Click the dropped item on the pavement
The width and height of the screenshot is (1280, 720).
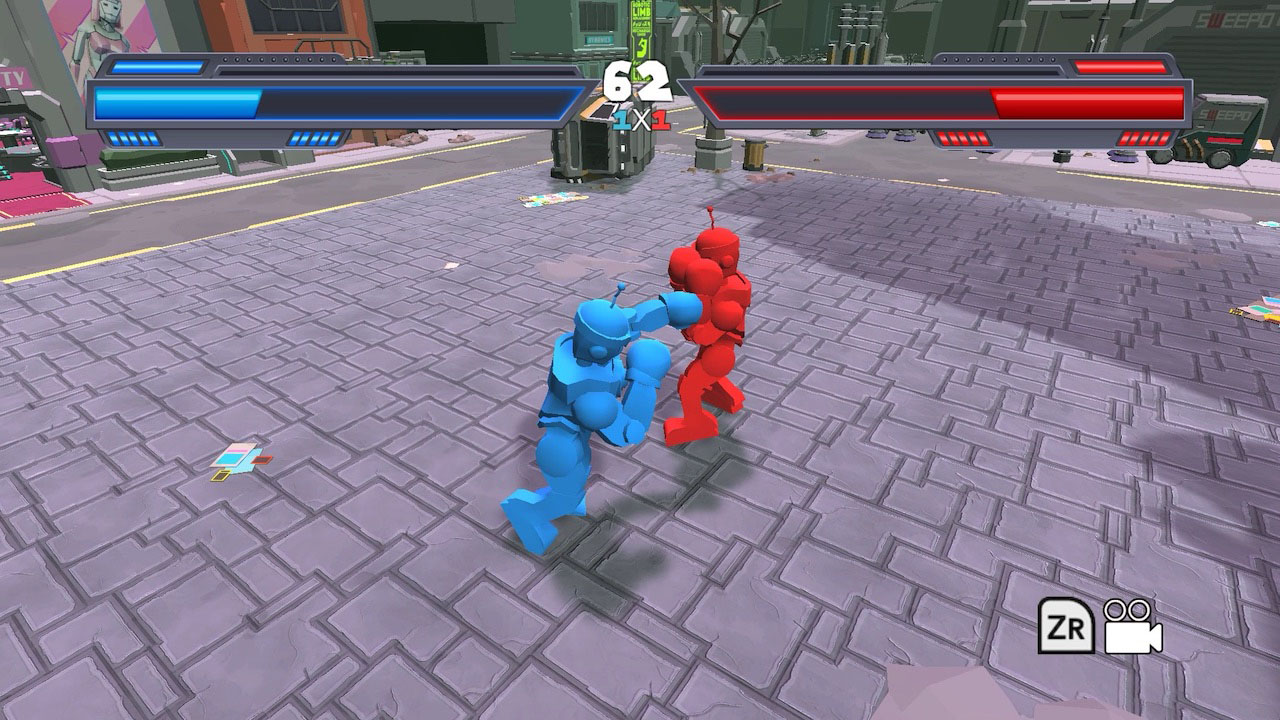click(240, 460)
